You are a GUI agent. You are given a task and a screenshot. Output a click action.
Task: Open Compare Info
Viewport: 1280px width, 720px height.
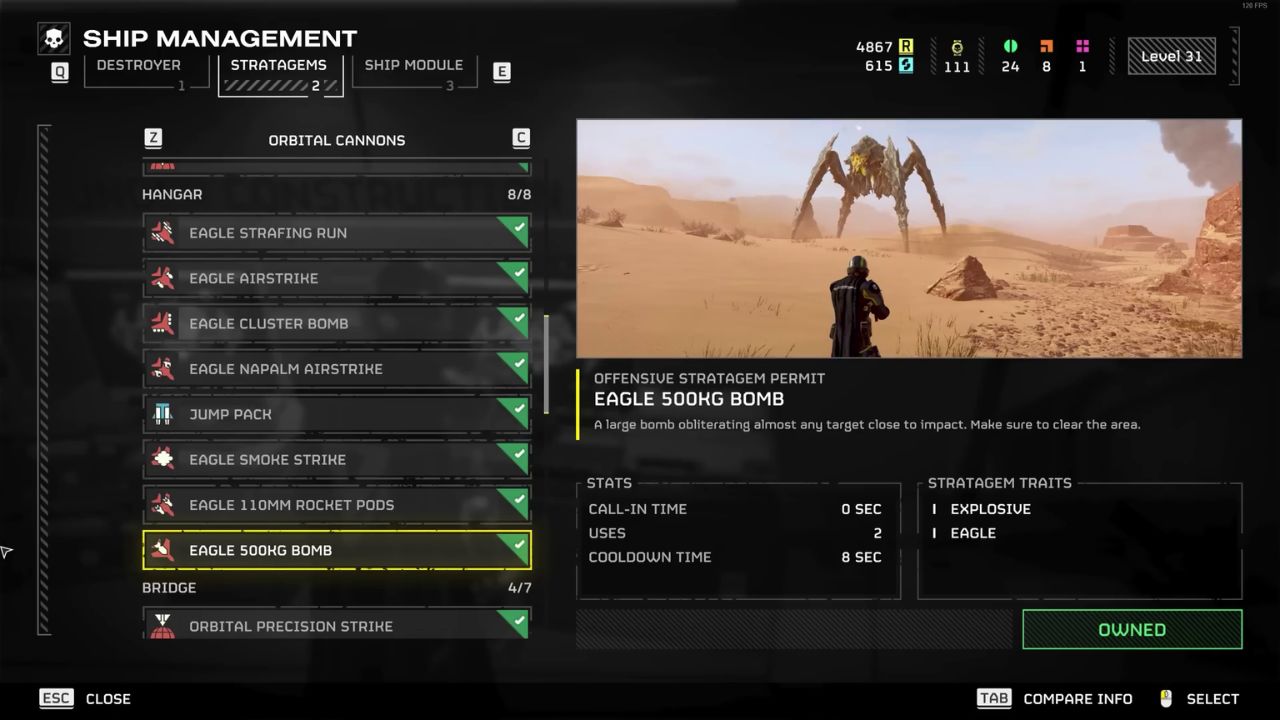click(x=1055, y=699)
